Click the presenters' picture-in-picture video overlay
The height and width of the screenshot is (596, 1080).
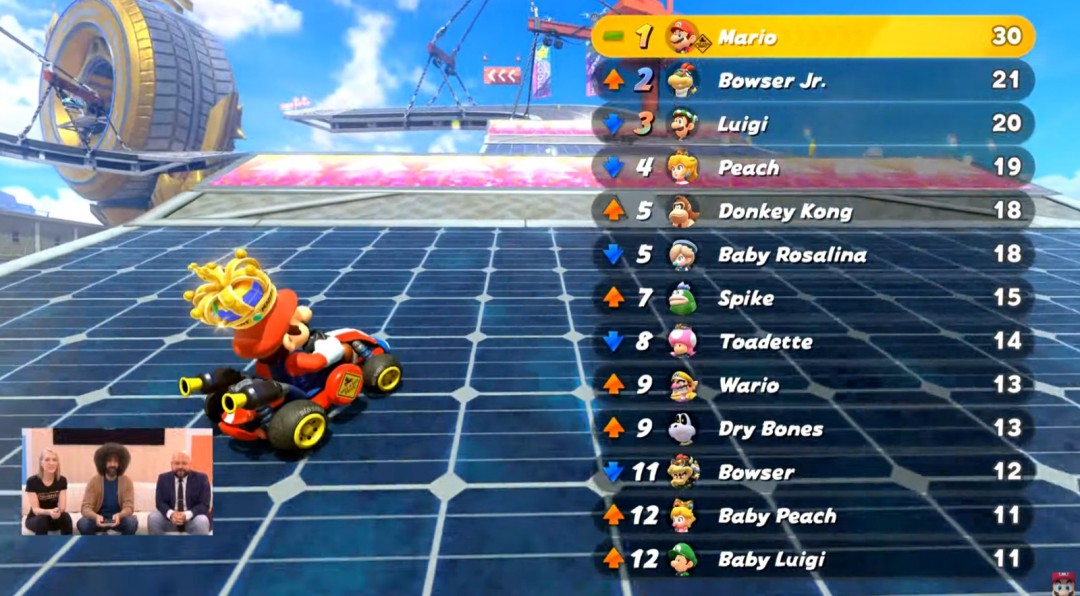(117, 482)
